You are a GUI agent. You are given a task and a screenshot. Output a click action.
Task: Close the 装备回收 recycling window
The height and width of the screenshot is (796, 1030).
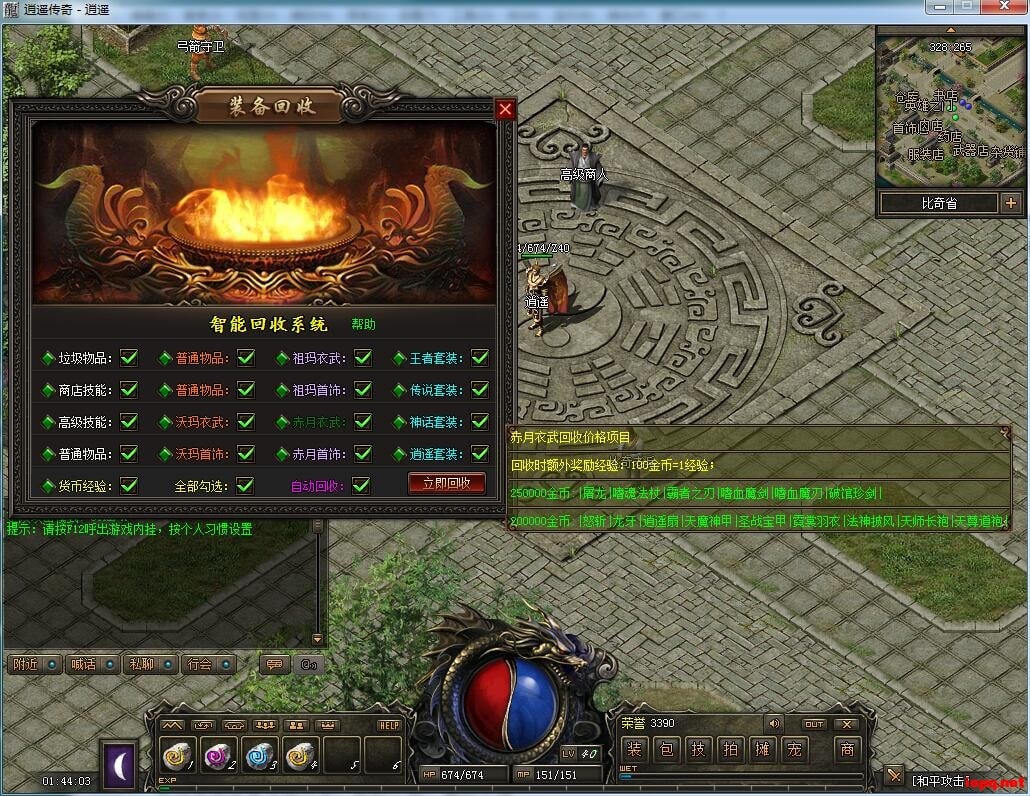(505, 109)
